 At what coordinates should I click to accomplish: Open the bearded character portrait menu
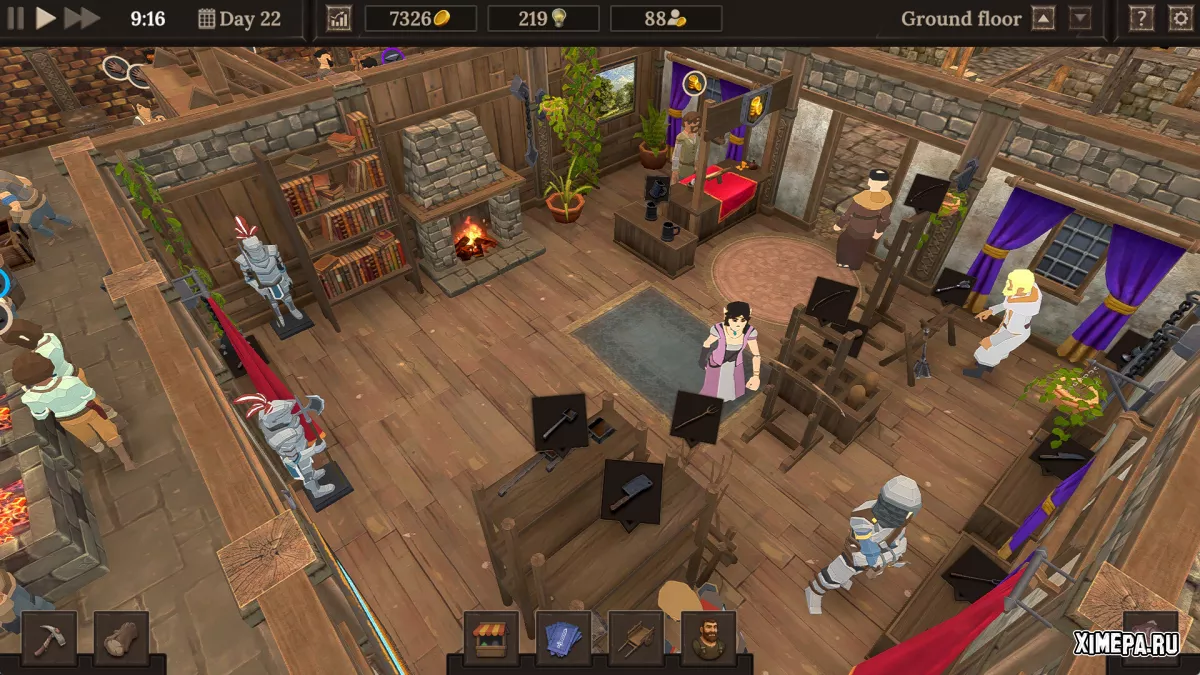[707, 638]
